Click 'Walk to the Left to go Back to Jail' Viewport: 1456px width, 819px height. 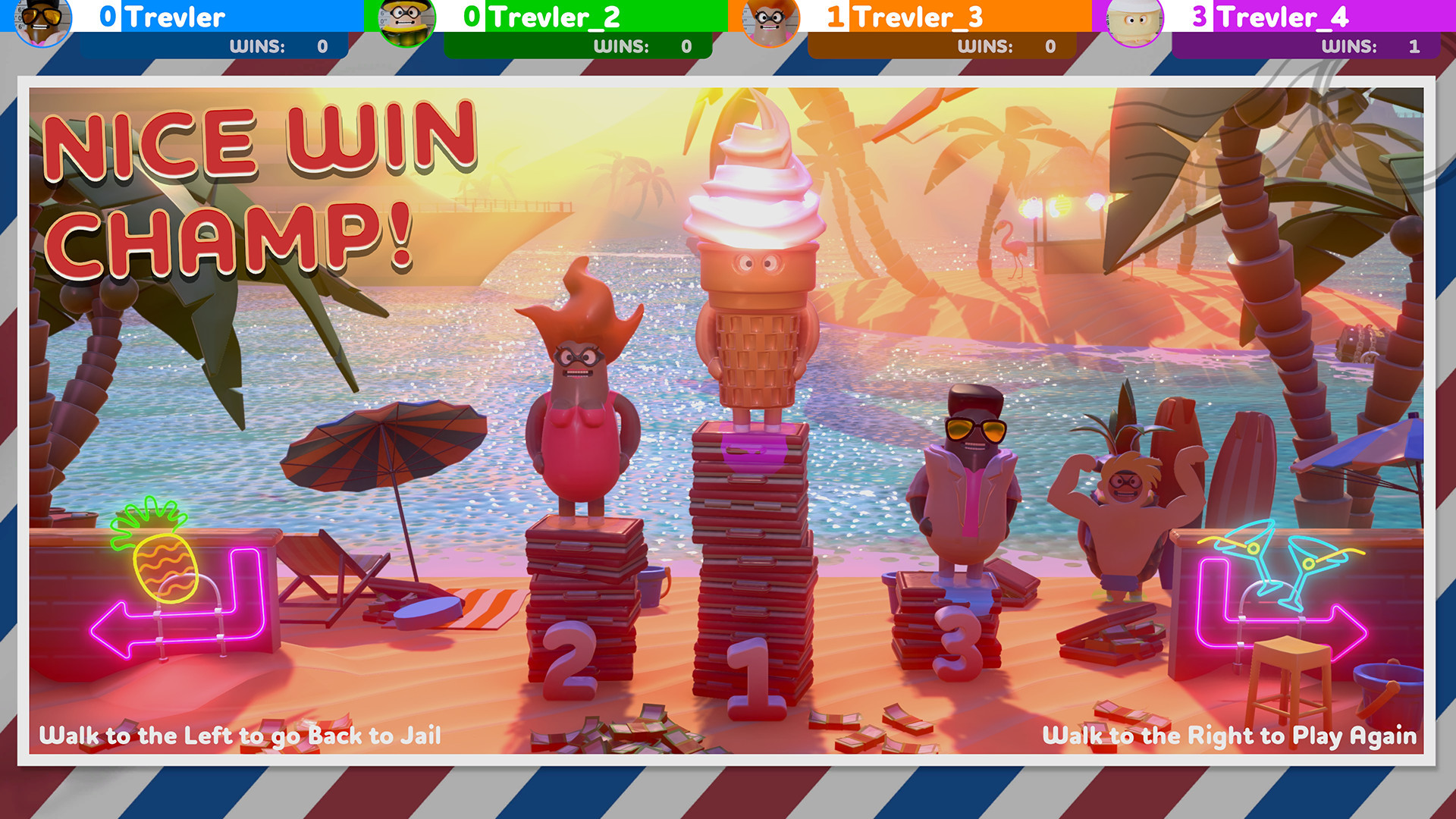click(241, 736)
